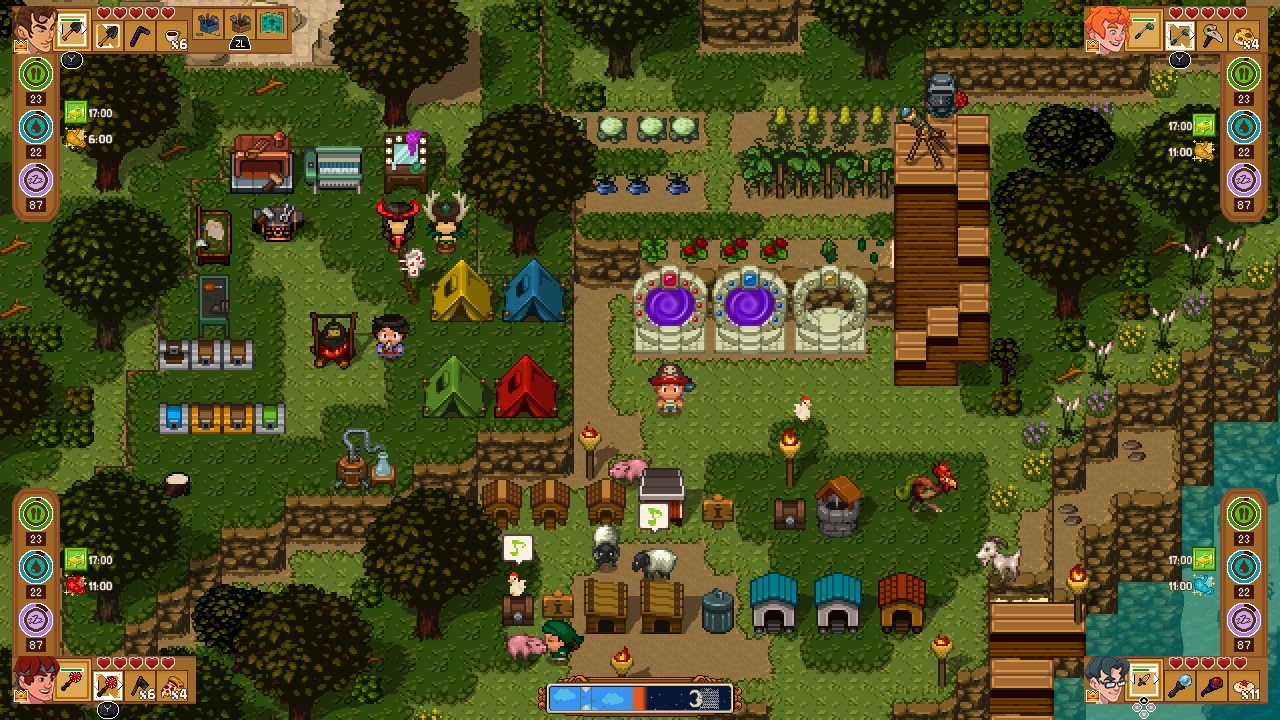Click the blue droplet thirst meter icon

pyautogui.click(x=35, y=126)
